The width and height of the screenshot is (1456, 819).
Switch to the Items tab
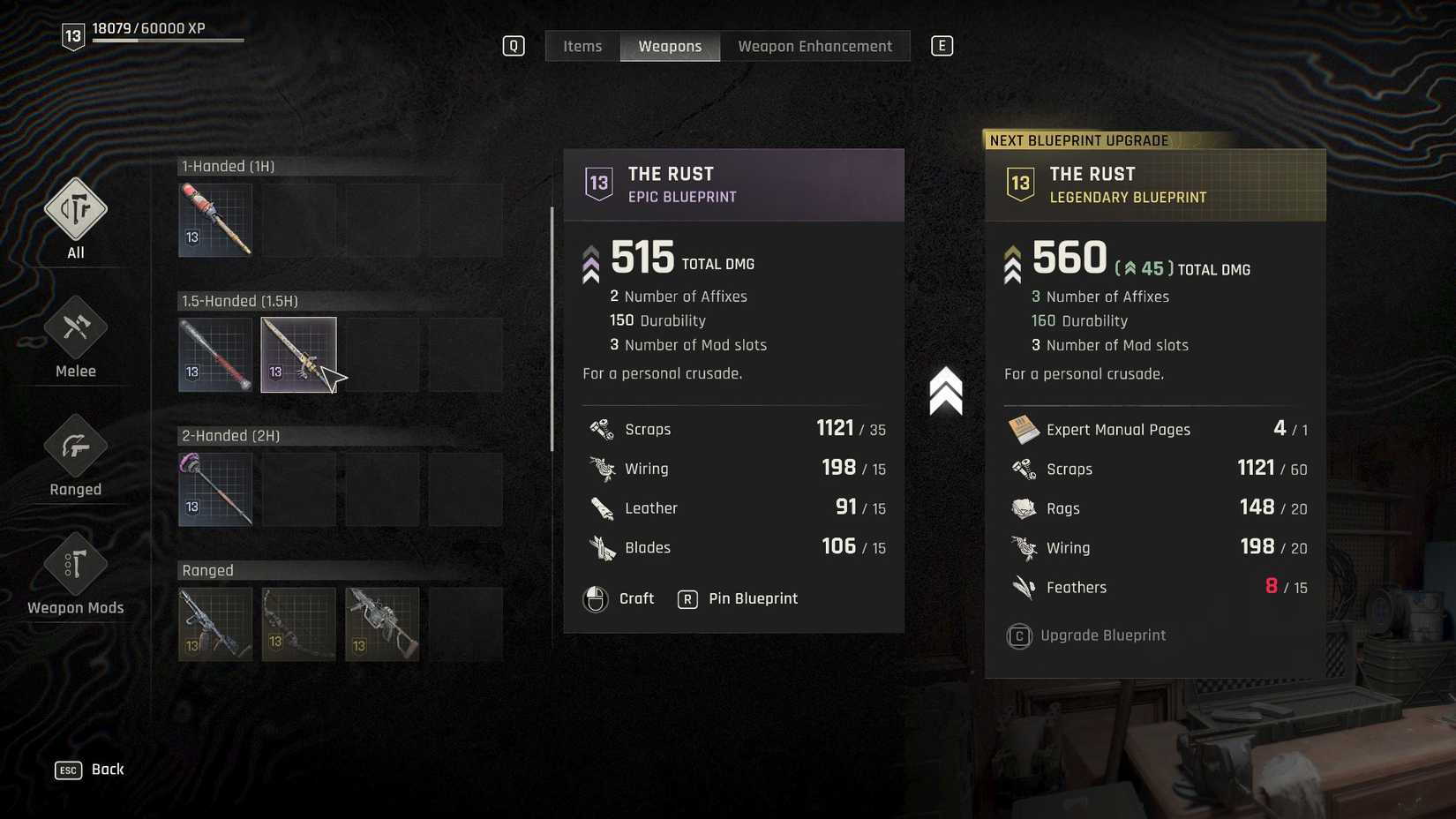click(x=582, y=46)
